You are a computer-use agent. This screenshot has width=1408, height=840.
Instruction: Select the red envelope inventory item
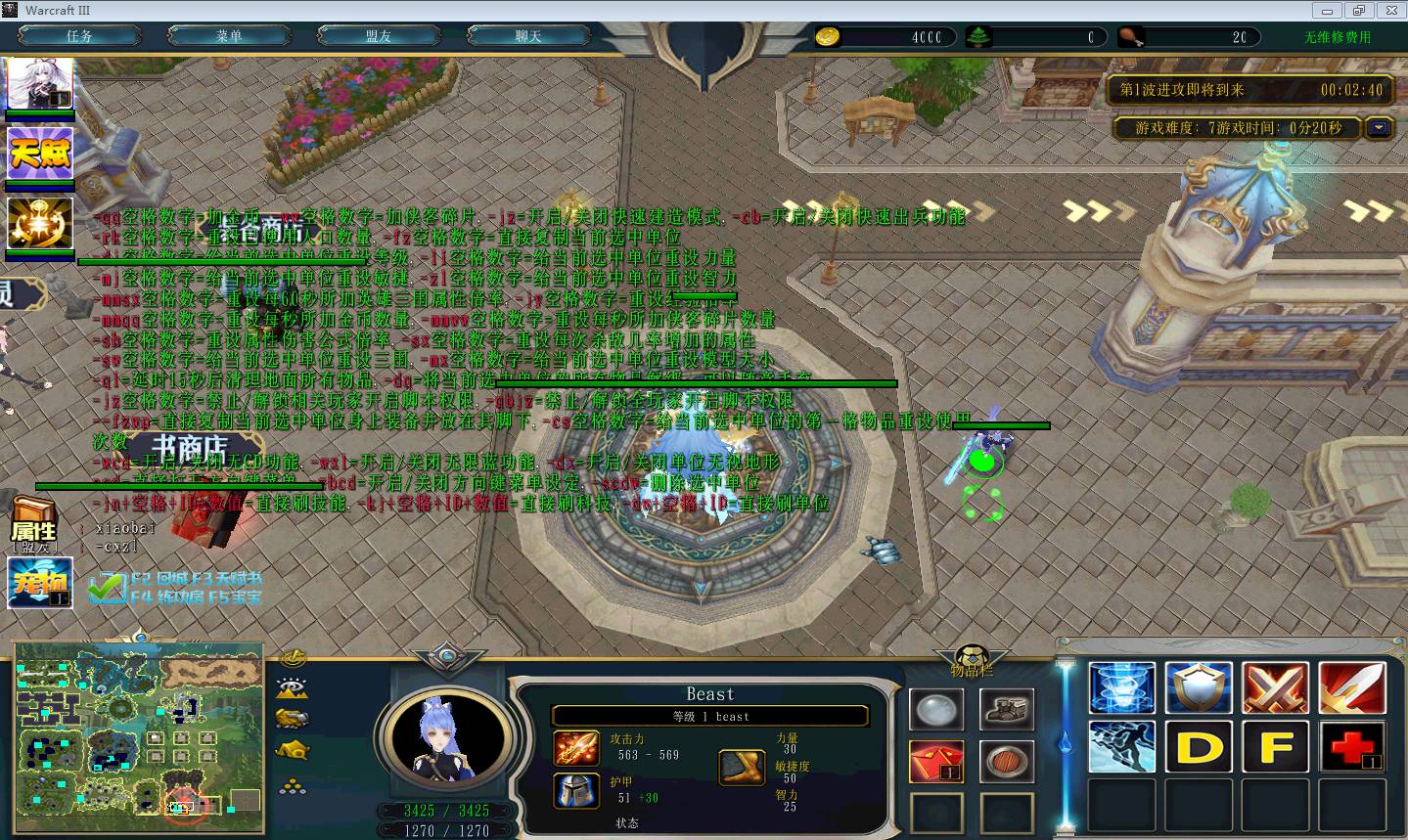[x=936, y=761]
